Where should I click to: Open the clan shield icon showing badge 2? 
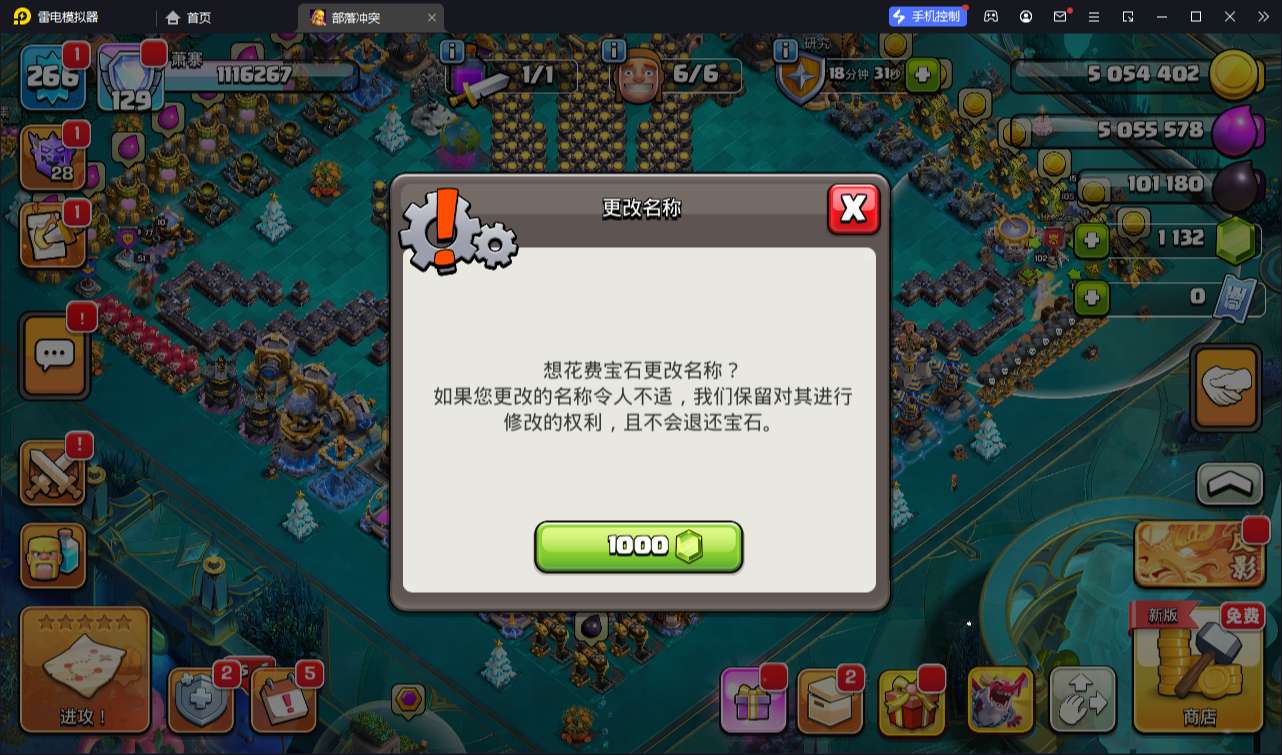[199, 700]
